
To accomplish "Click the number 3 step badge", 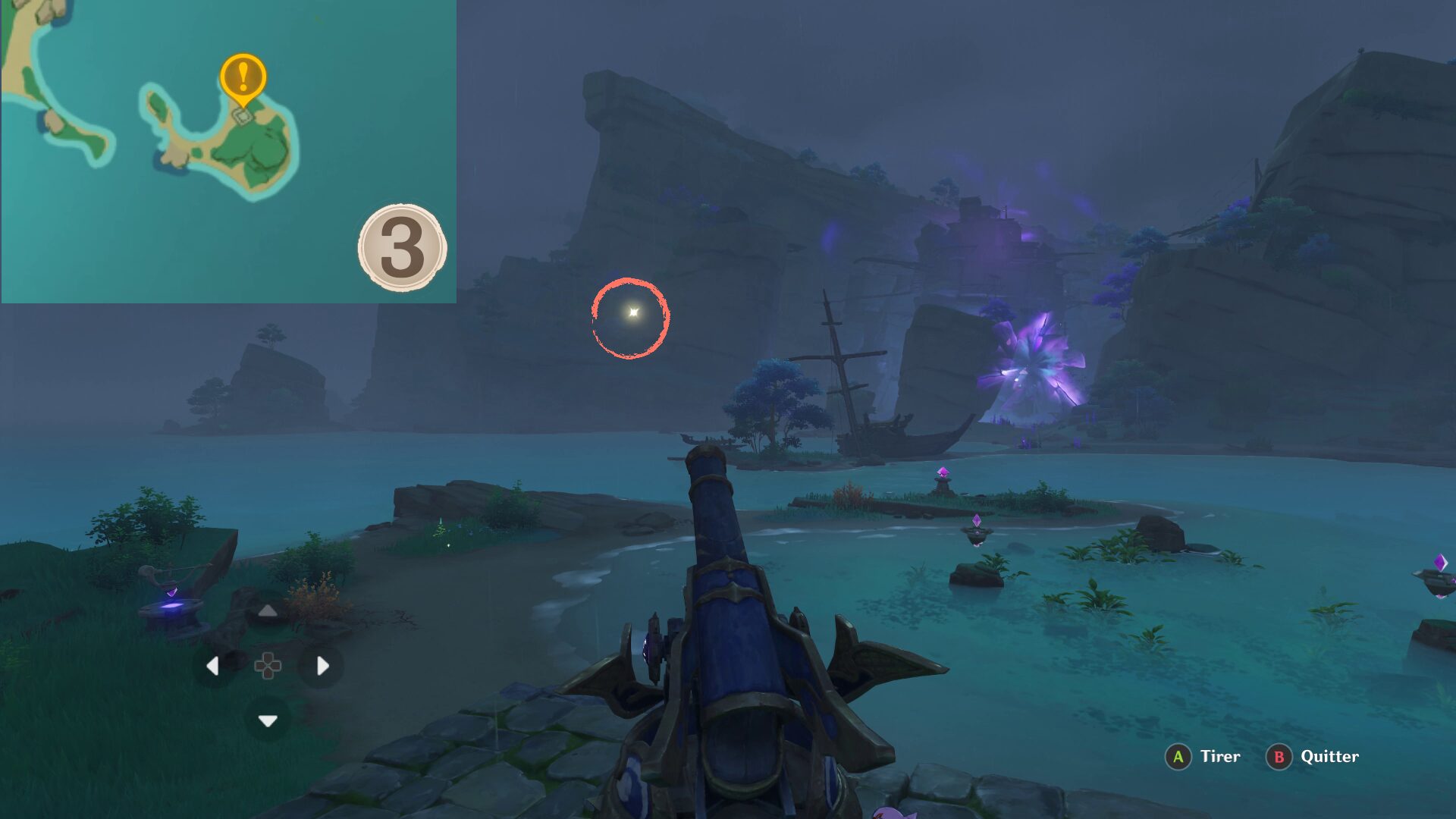I will point(402,247).
